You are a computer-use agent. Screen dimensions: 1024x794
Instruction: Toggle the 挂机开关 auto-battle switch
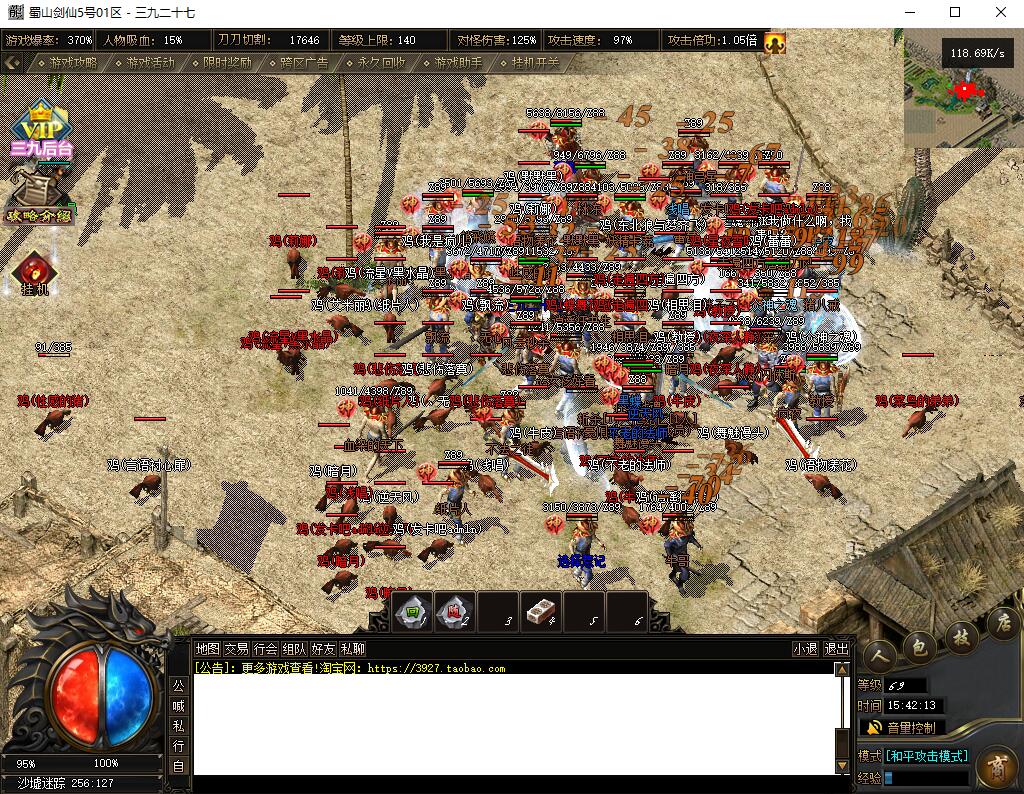pos(535,62)
